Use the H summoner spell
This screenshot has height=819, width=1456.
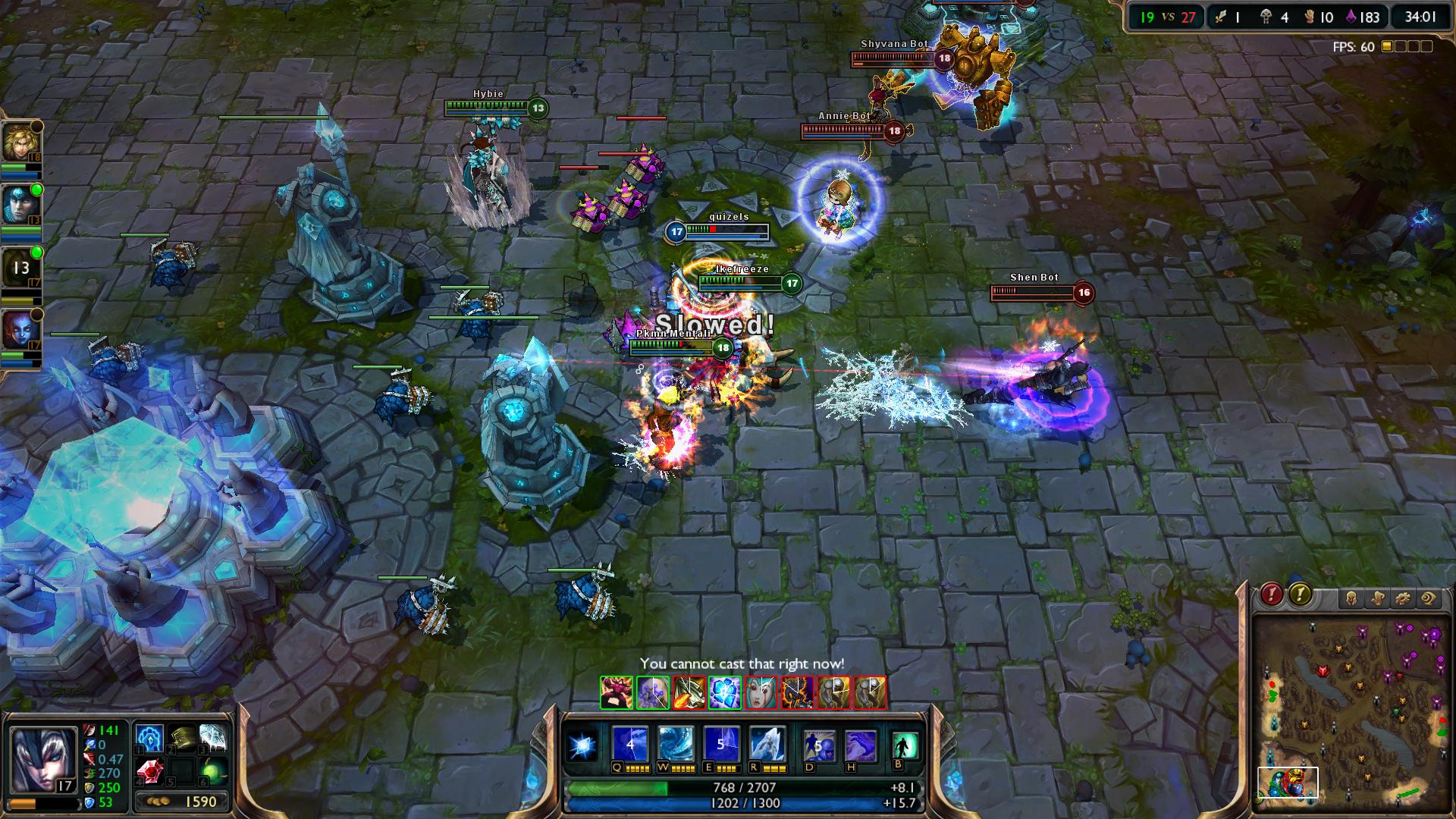pos(860,745)
